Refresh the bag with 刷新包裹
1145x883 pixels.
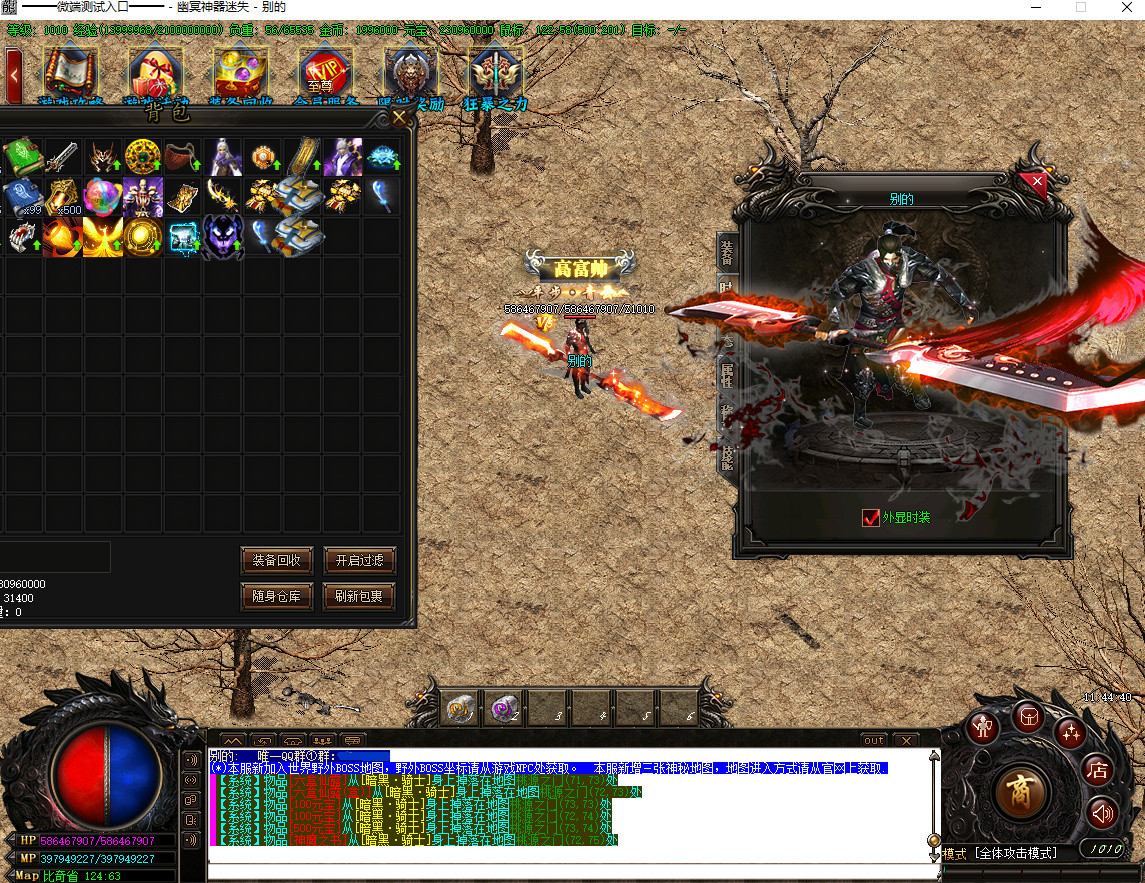point(360,597)
